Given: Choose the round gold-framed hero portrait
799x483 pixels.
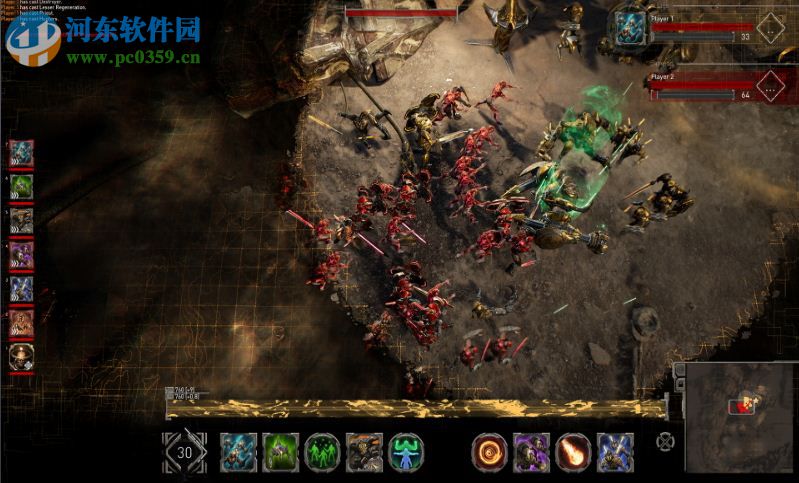Looking at the screenshot, I should [x=21, y=357].
